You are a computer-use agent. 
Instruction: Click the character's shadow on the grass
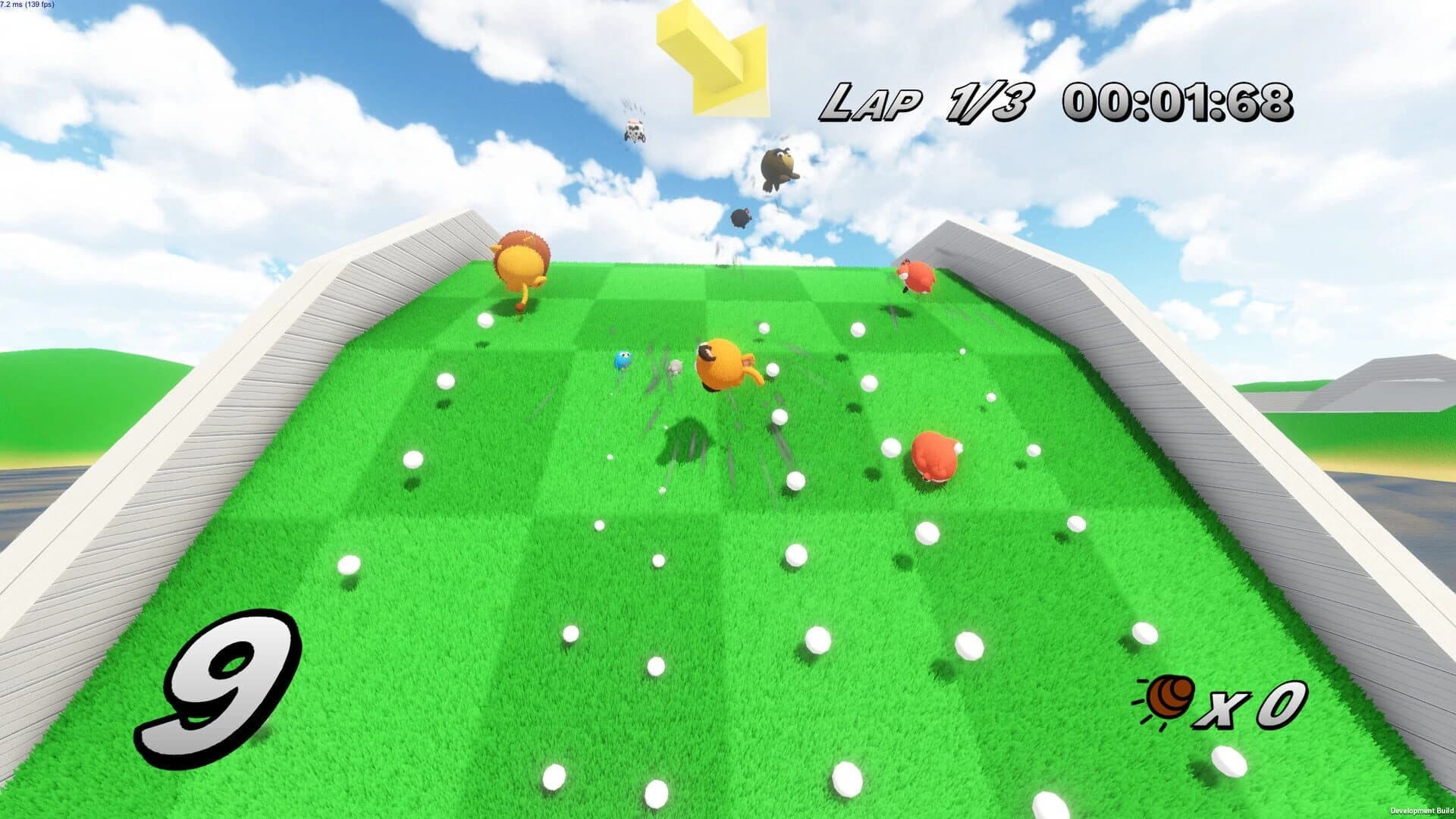click(687, 438)
